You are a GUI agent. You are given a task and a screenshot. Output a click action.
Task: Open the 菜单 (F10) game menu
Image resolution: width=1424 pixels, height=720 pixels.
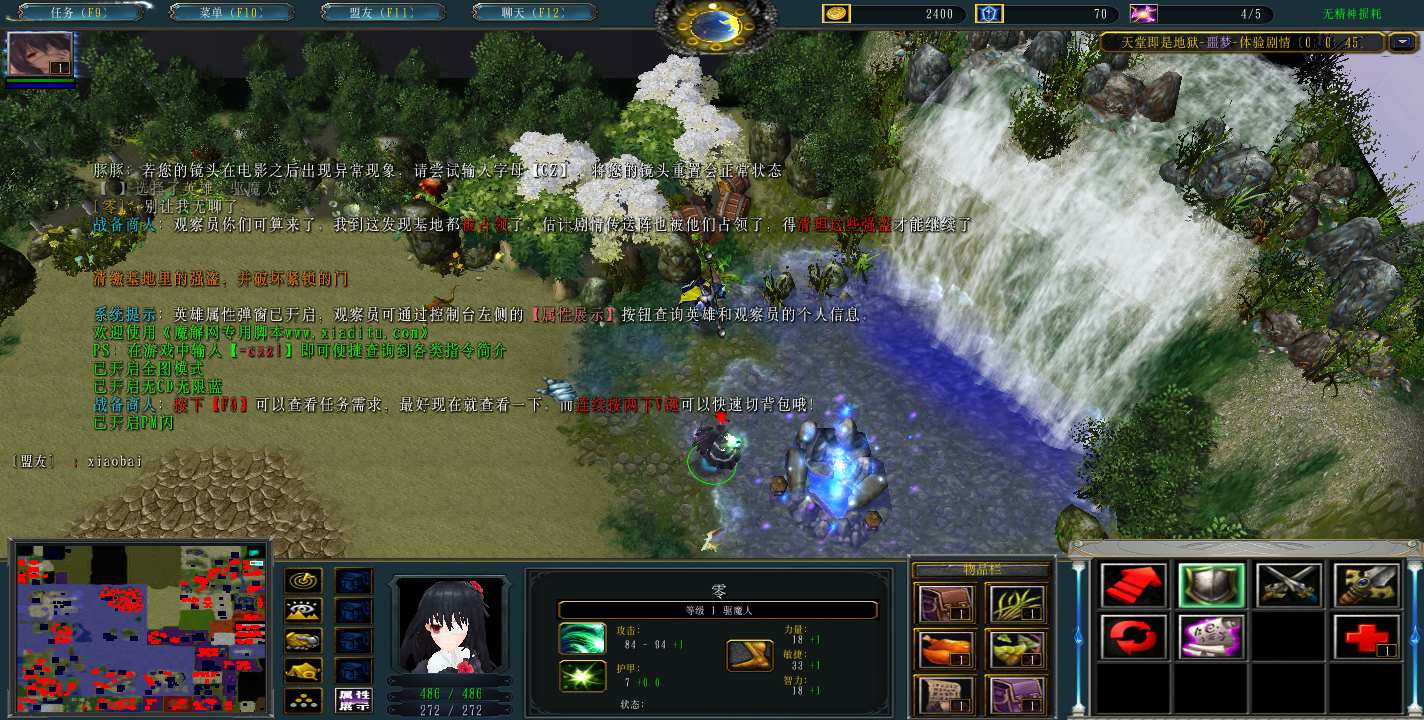tap(232, 13)
